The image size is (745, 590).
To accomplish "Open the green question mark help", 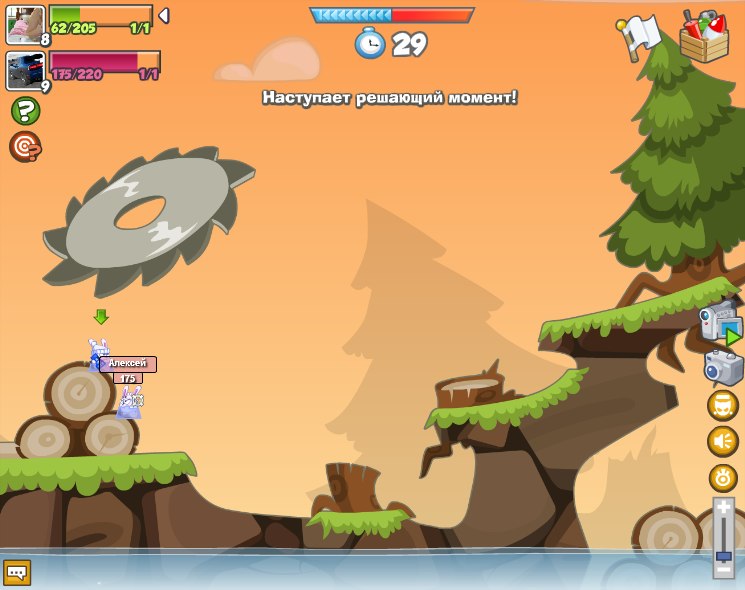I will [25, 111].
